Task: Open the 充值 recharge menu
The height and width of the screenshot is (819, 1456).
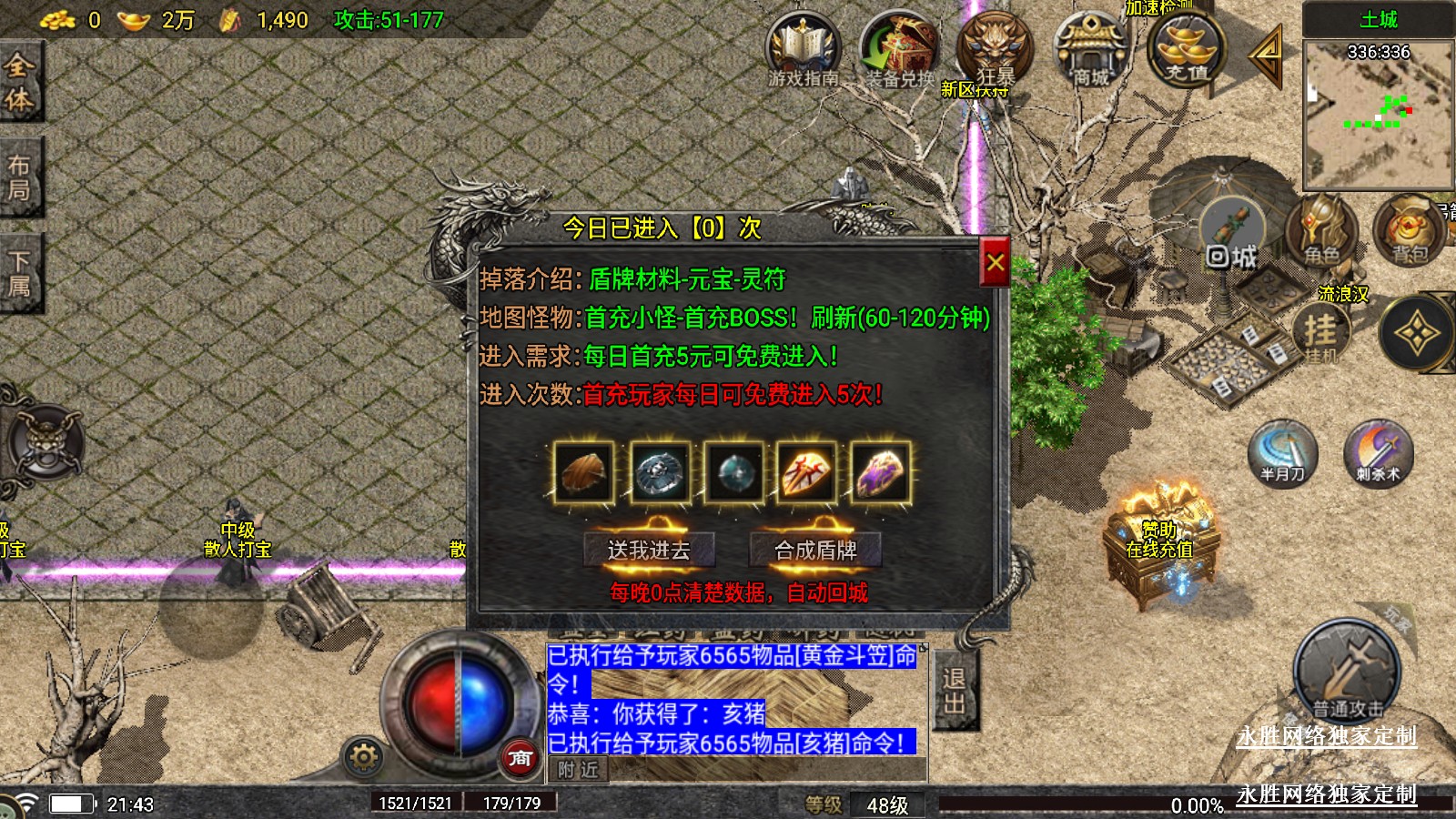Action: pyautogui.click(x=1187, y=51)
